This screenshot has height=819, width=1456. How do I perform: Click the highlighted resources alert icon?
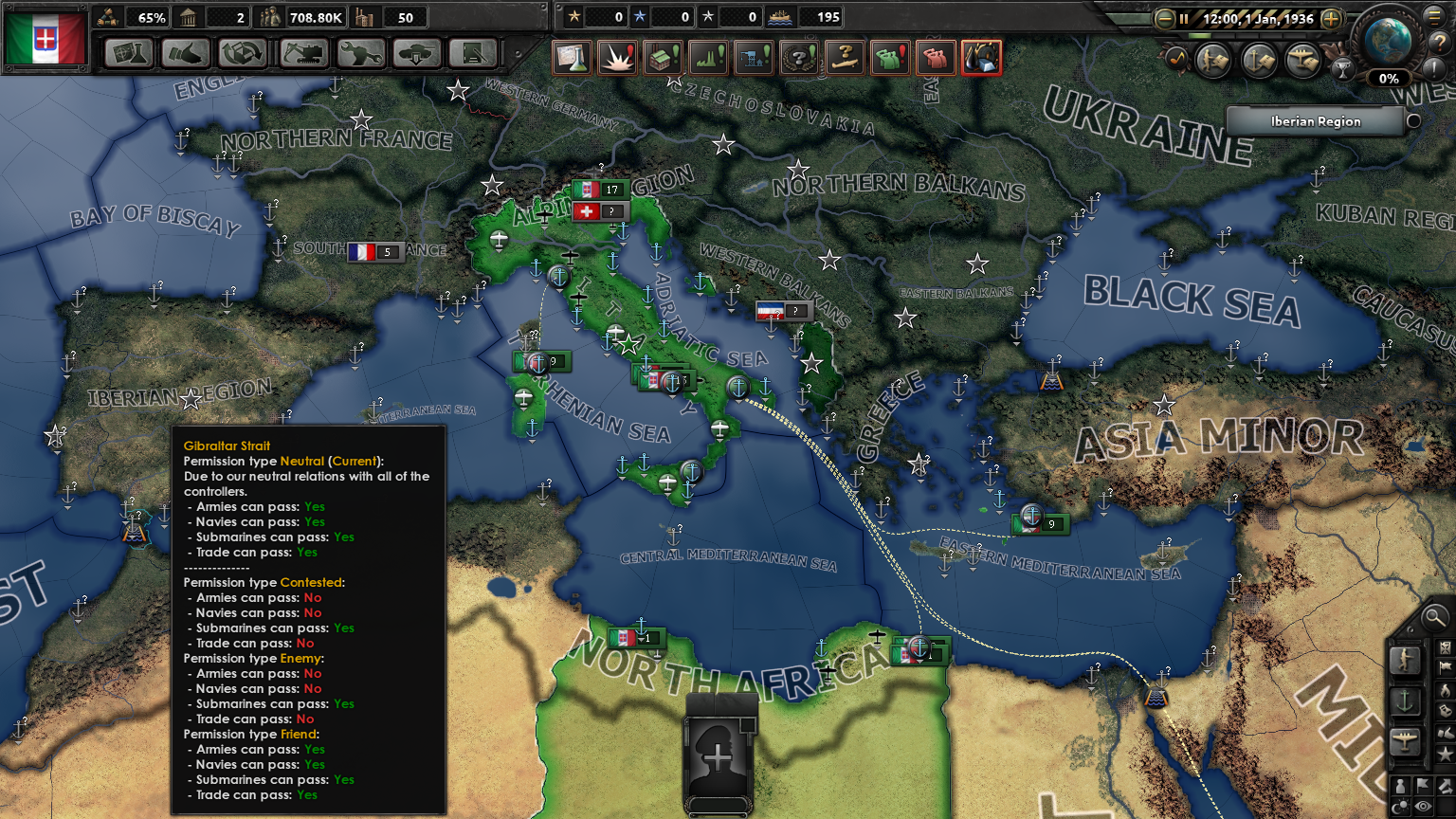(x=981, y=57)
